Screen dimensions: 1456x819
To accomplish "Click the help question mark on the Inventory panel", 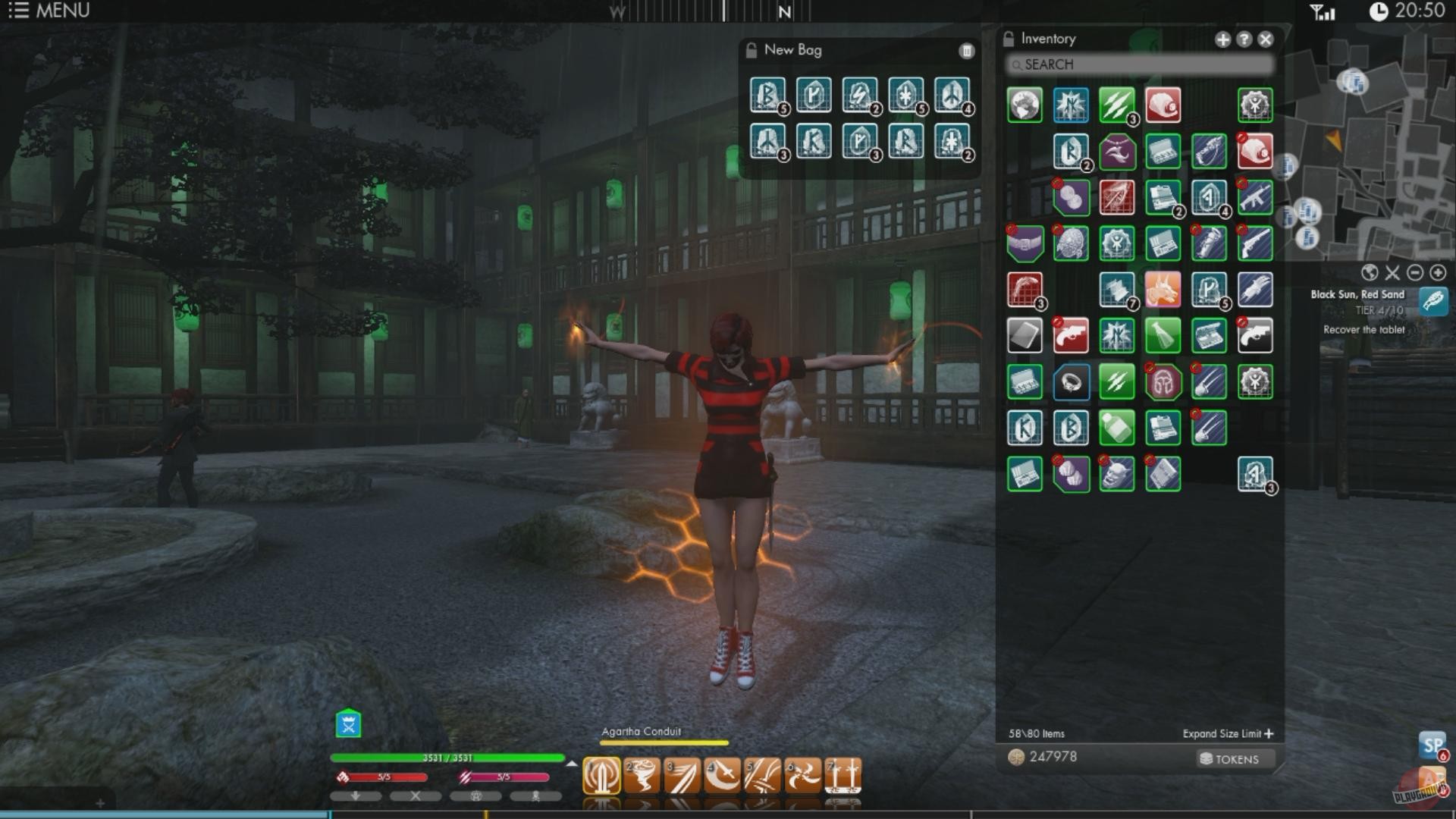I will pos(1244,39).
